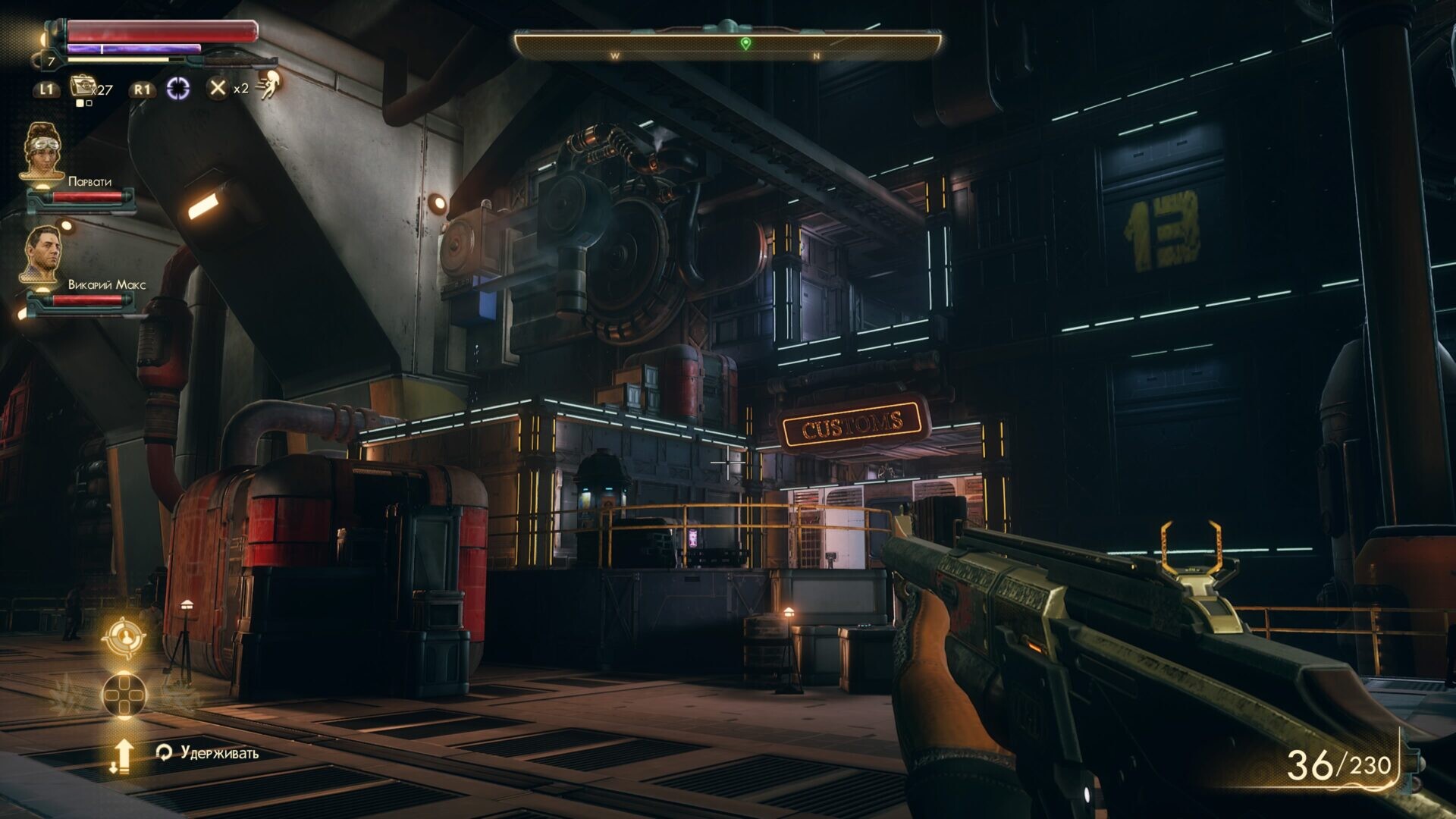Use the medical inhaler item icon

point(82,86)
